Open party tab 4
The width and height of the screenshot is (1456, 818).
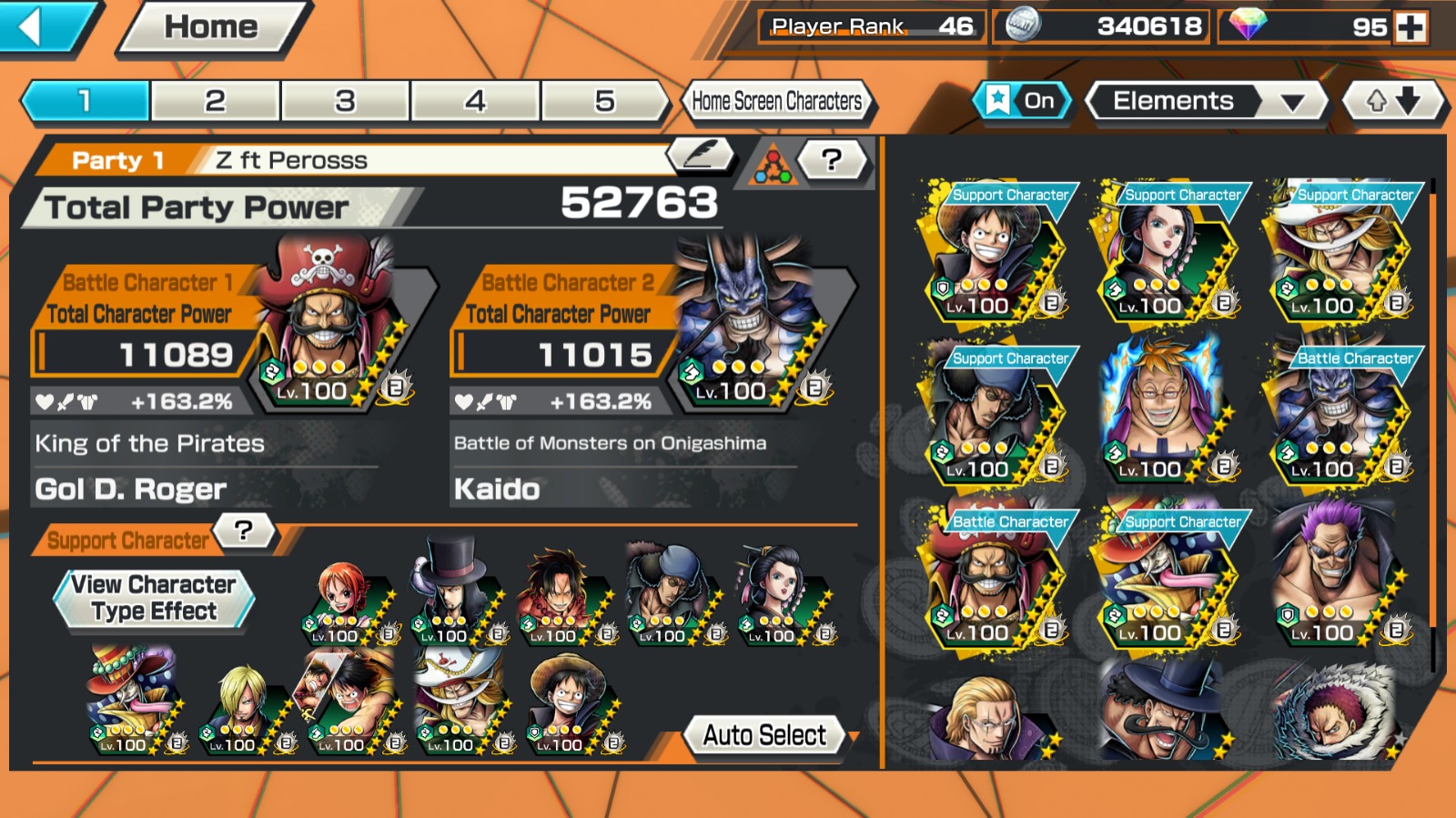pos(475,101)
